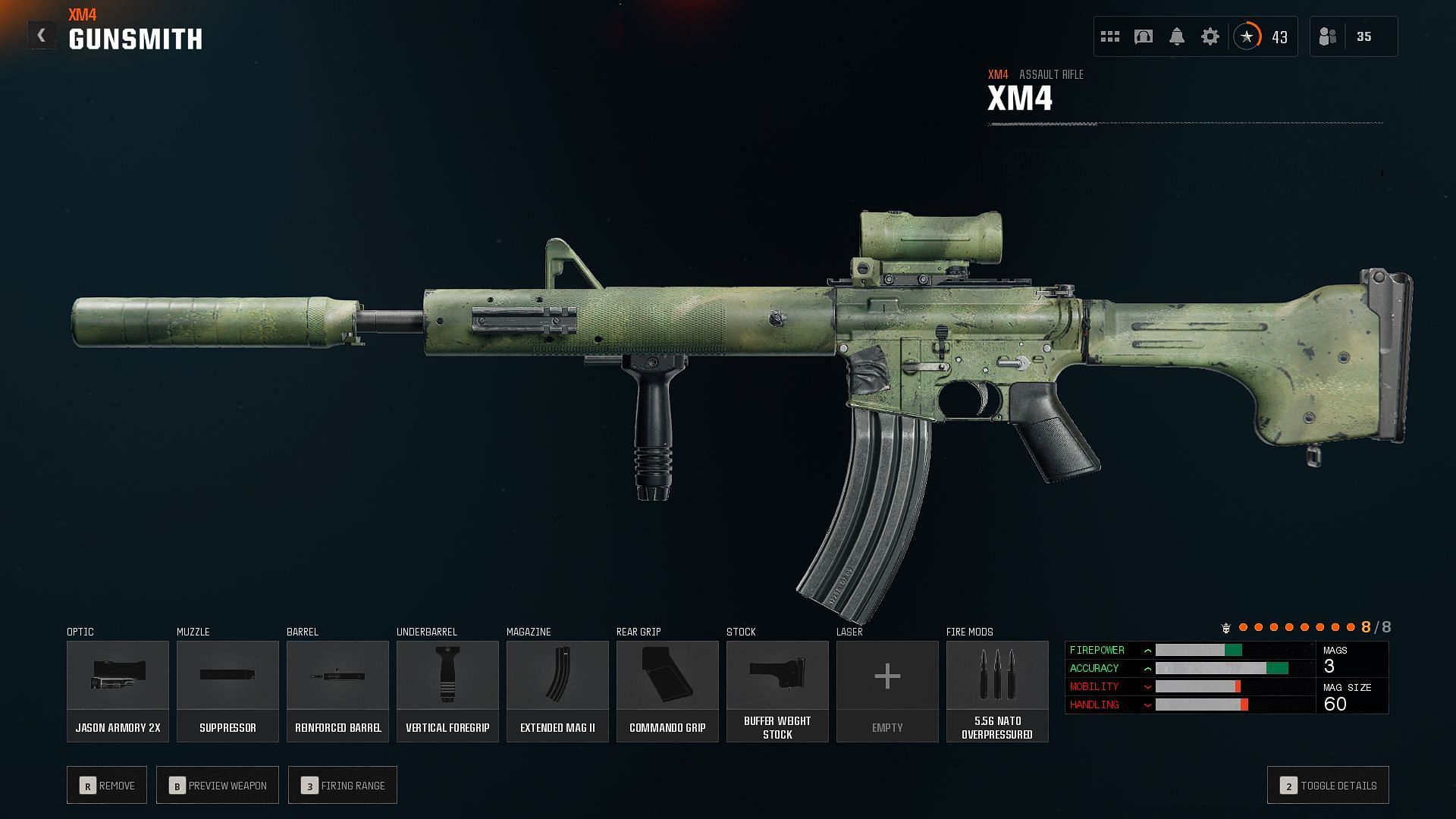Add an attachment to the empty Laser slot

tap(887, 691)
